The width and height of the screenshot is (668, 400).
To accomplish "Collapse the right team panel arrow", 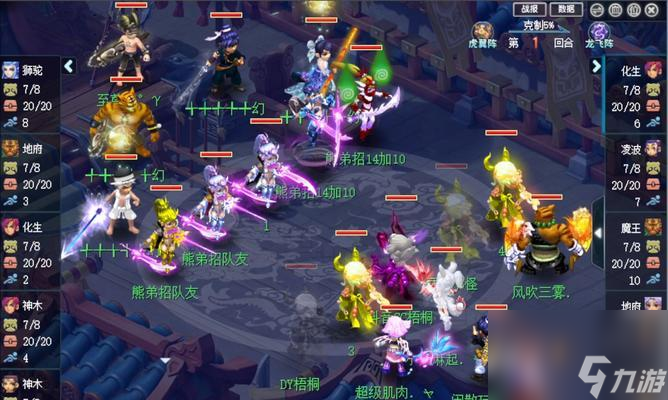I will tap(596, 66).
